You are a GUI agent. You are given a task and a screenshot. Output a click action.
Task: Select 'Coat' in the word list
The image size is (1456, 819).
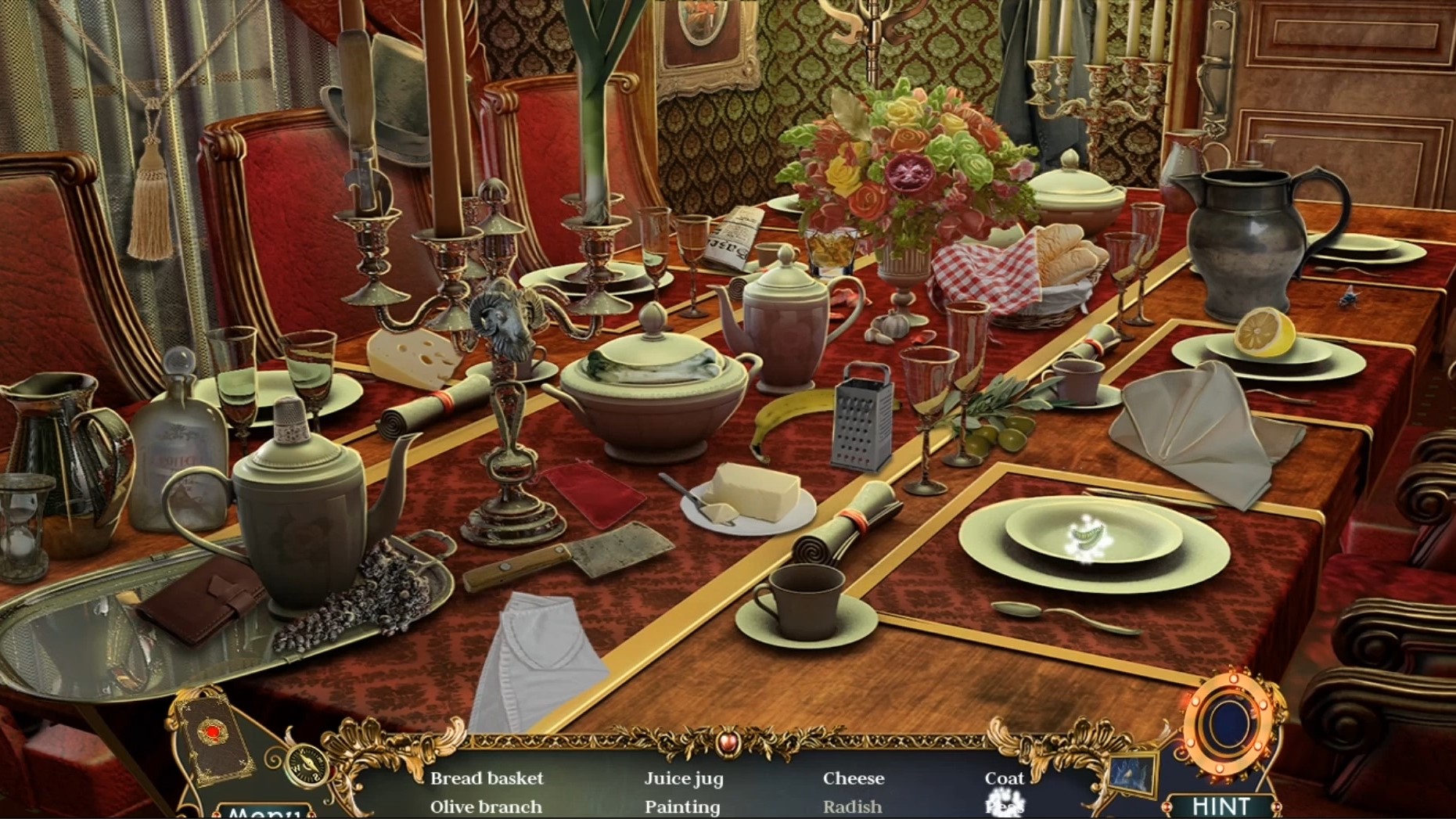click(1005, 778)
